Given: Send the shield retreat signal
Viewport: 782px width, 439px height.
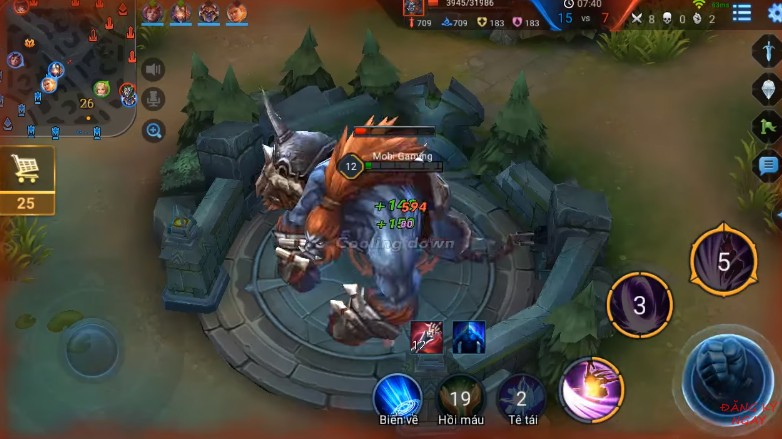Looking at the screenshot, I should [x=767, y=89].
